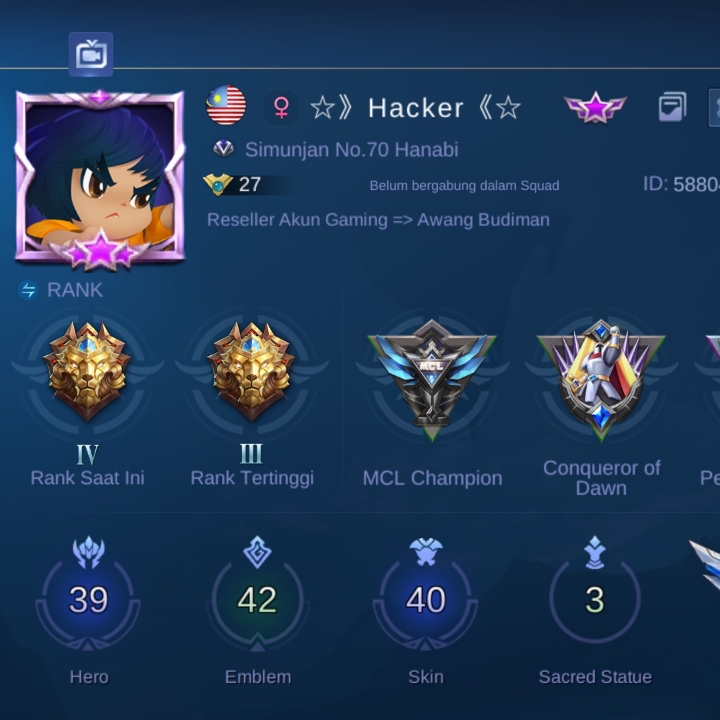Select the female gender symbol icon
The height and width of the screenshot is (720, 720).
coord(281,107)
